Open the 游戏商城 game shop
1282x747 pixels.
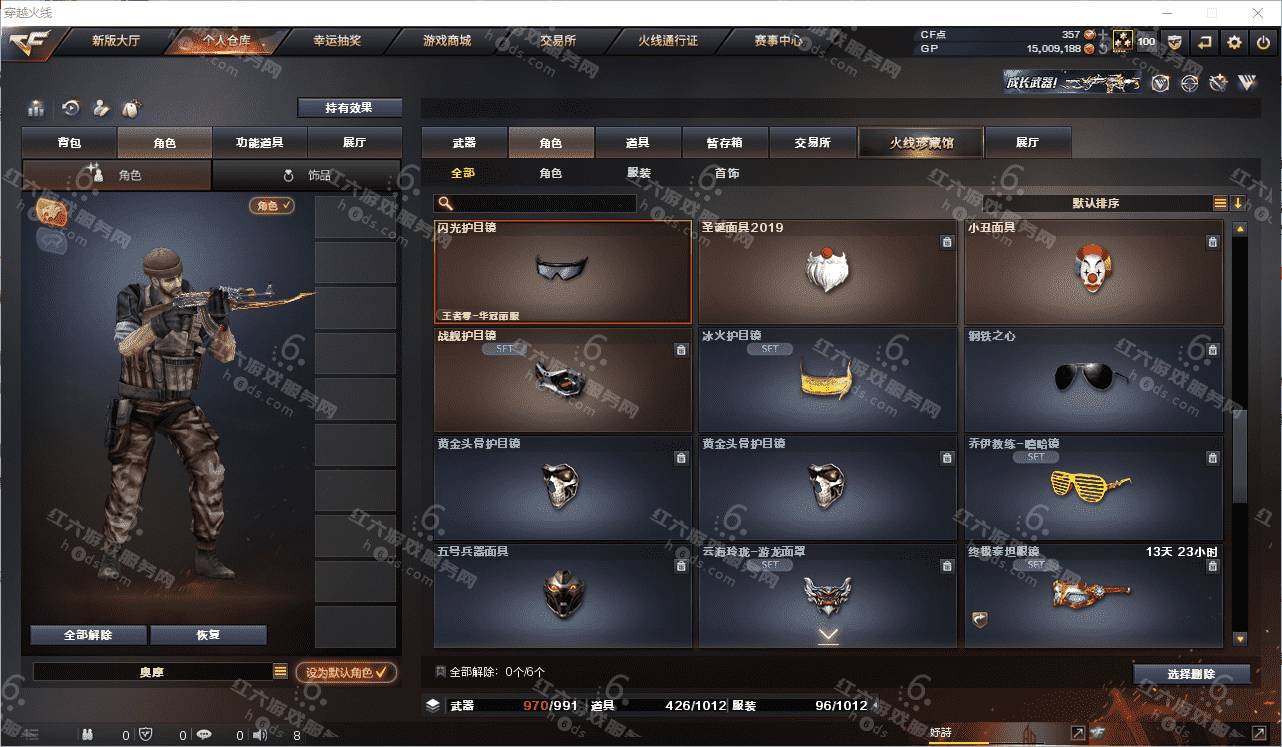447,42
